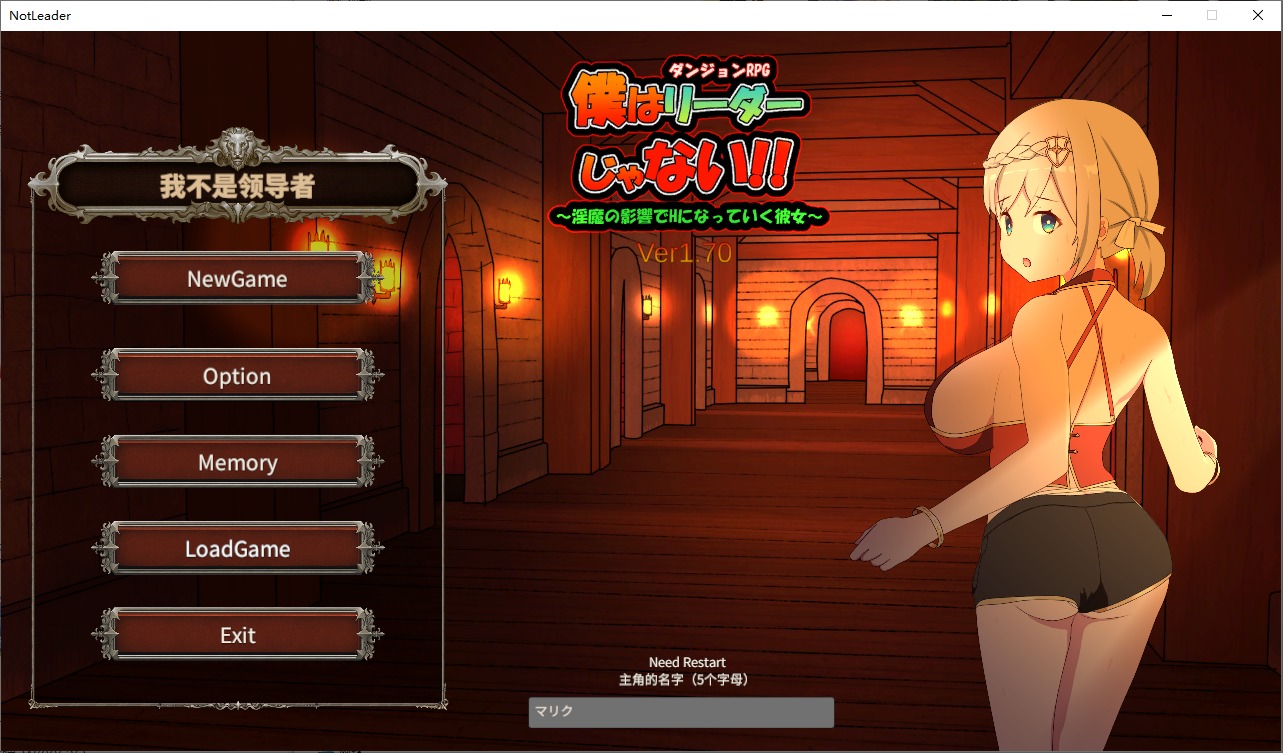The height and width of the screenshot is (753, 1283).
Task: Select Option from the main menu
Action: click(x=237, y=376)
